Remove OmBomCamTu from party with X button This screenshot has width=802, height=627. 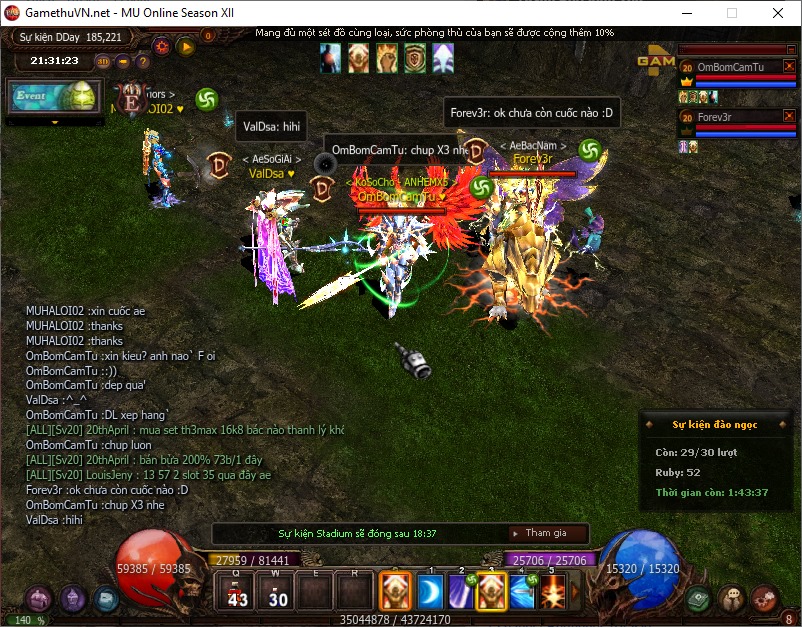tap(788, 67)
